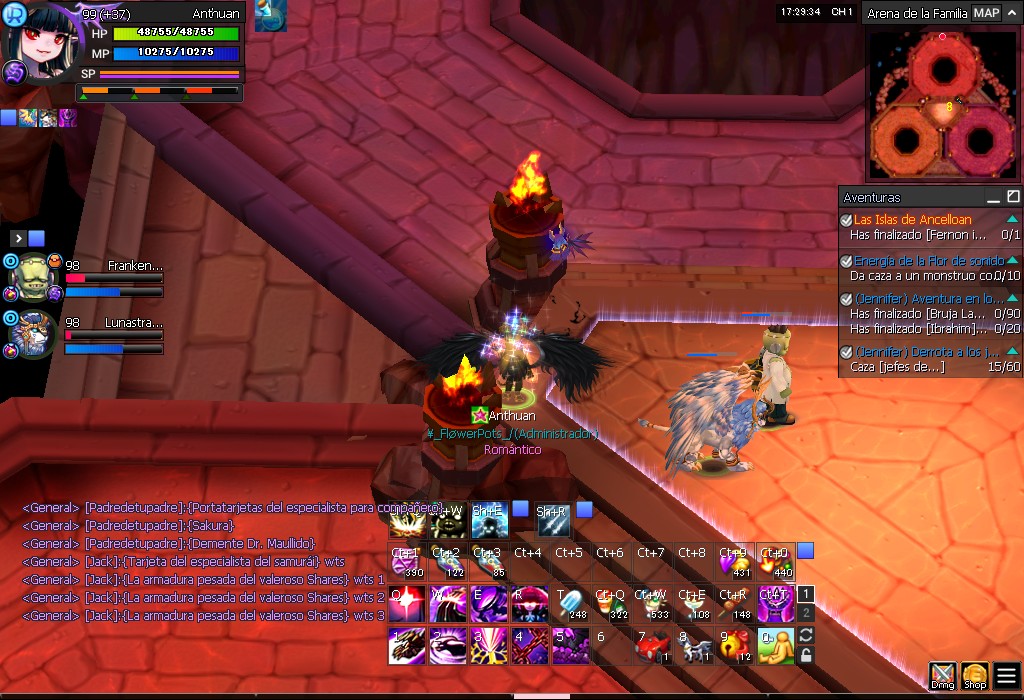Collapse the Energía de la Flor quest entry
Screen dimensions: 1024x700
(1012, 260)
